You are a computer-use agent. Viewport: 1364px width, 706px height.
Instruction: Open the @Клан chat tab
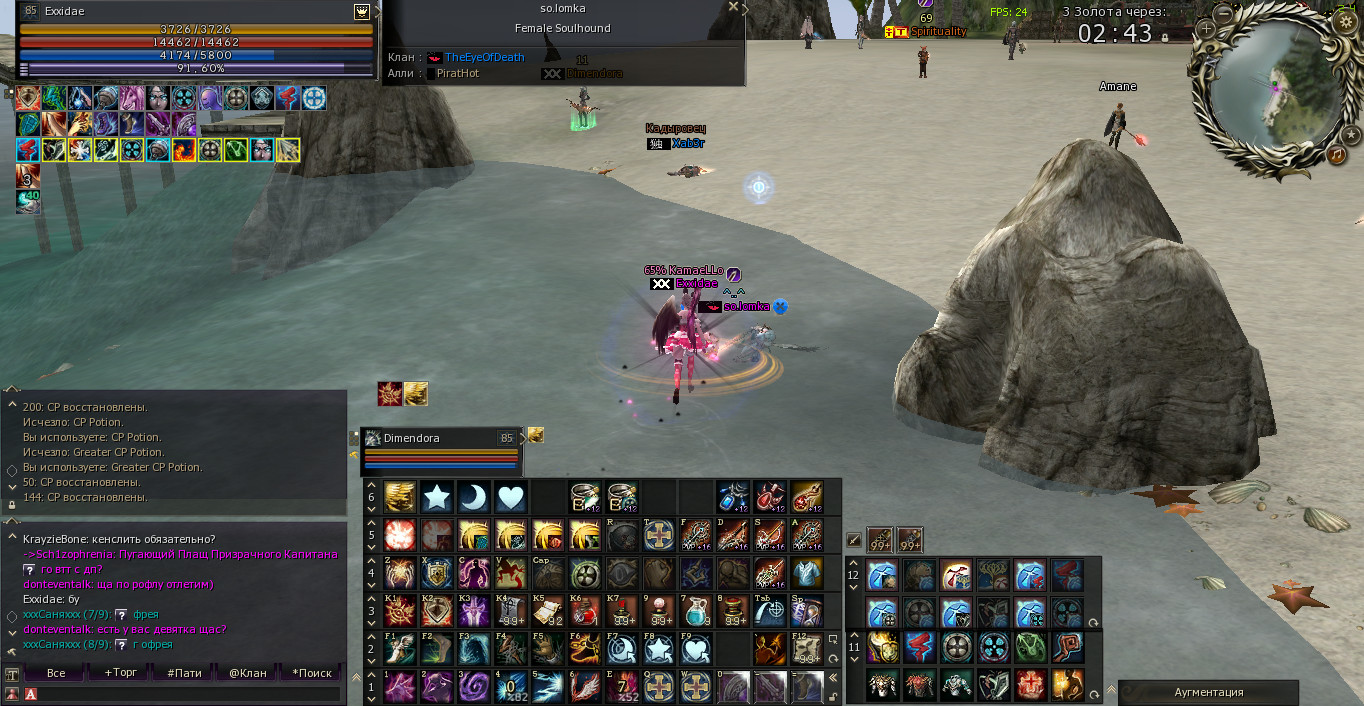click(248, 673)
